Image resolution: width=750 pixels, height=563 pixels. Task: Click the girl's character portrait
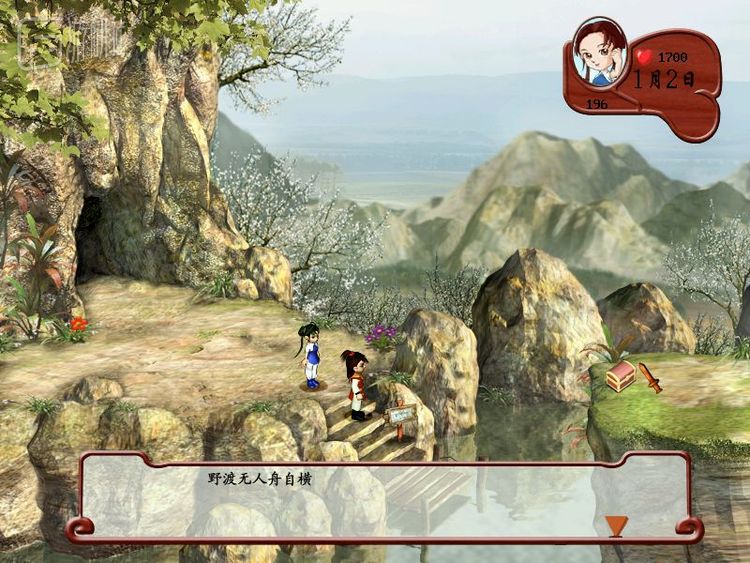point(600,54)
